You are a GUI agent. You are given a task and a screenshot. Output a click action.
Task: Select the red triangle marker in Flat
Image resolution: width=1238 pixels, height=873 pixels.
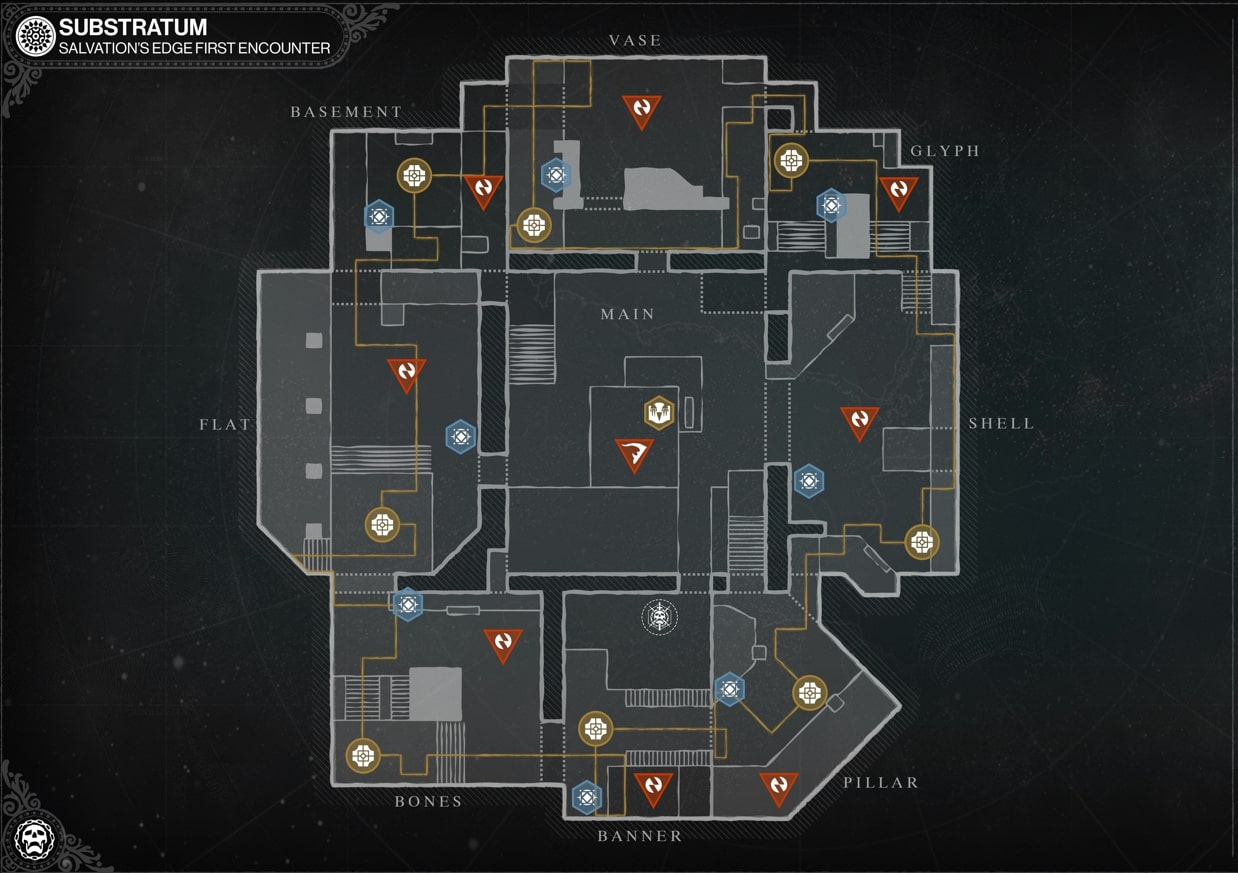point(407,374)
